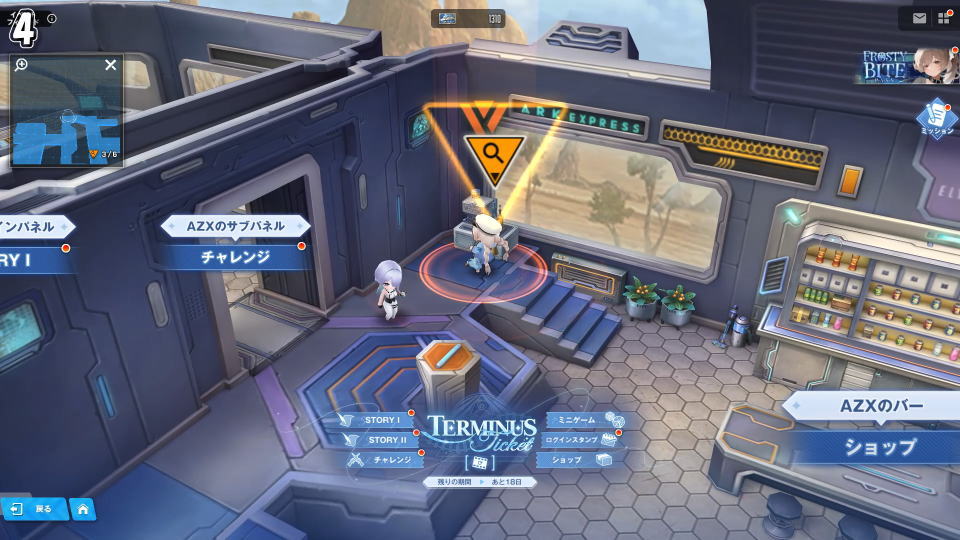
Task: Open the mailbox envelope icon
Action: coord(919,18)
